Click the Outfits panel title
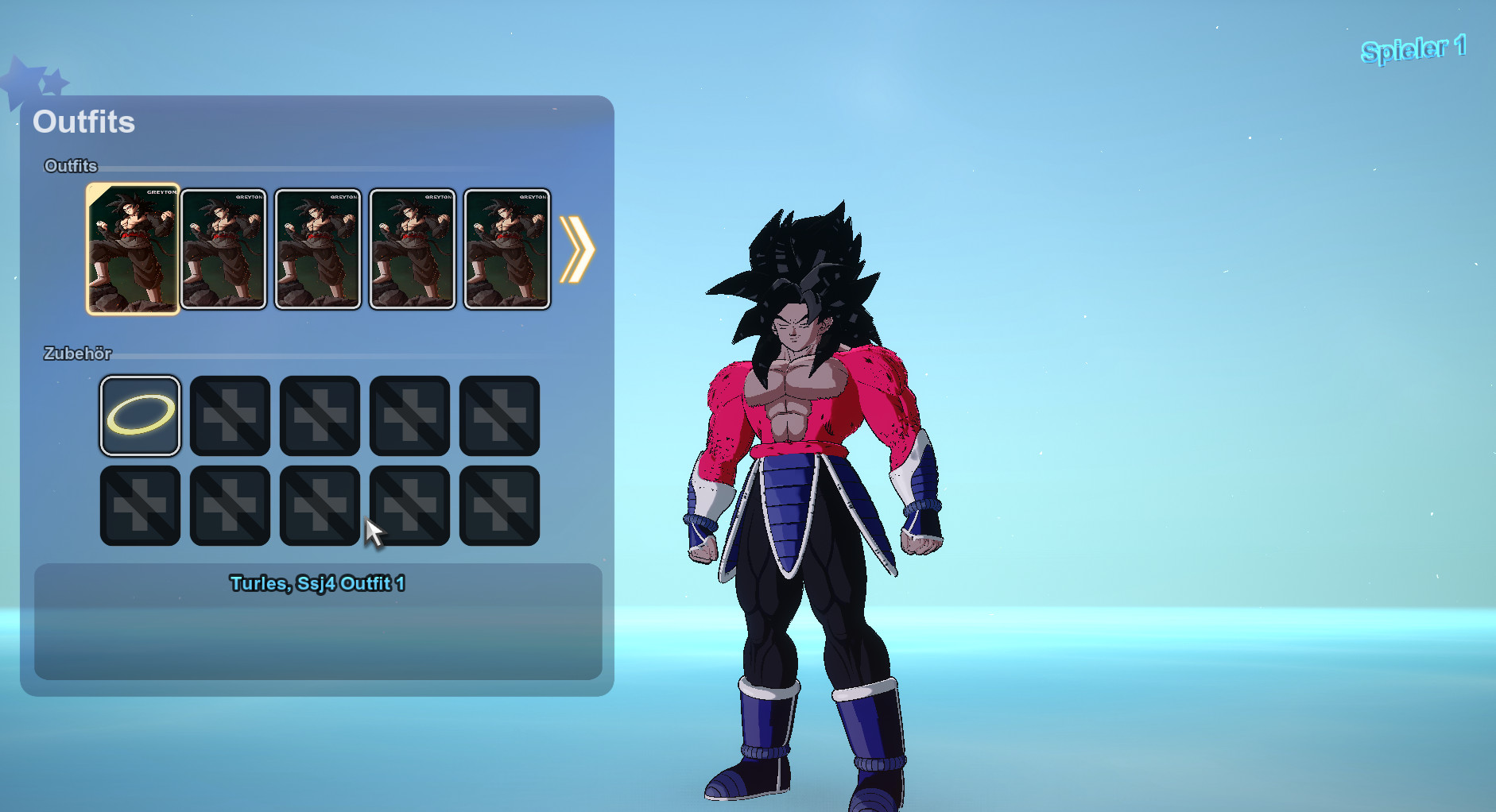The width and height of the screenshot is (1496, 812). click(83, 122)
